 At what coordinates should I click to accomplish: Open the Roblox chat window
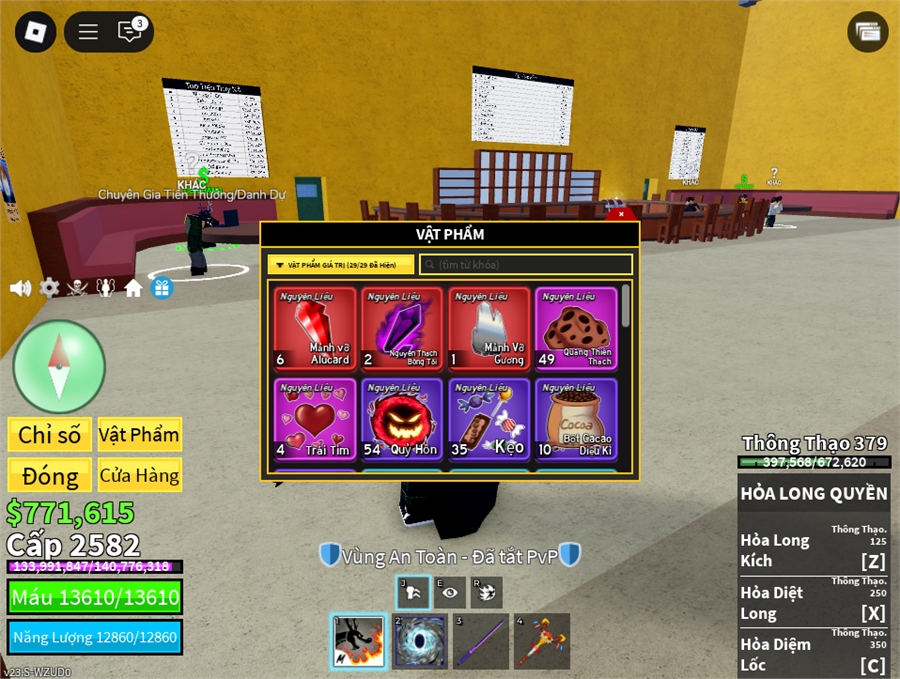click(130, 32)
